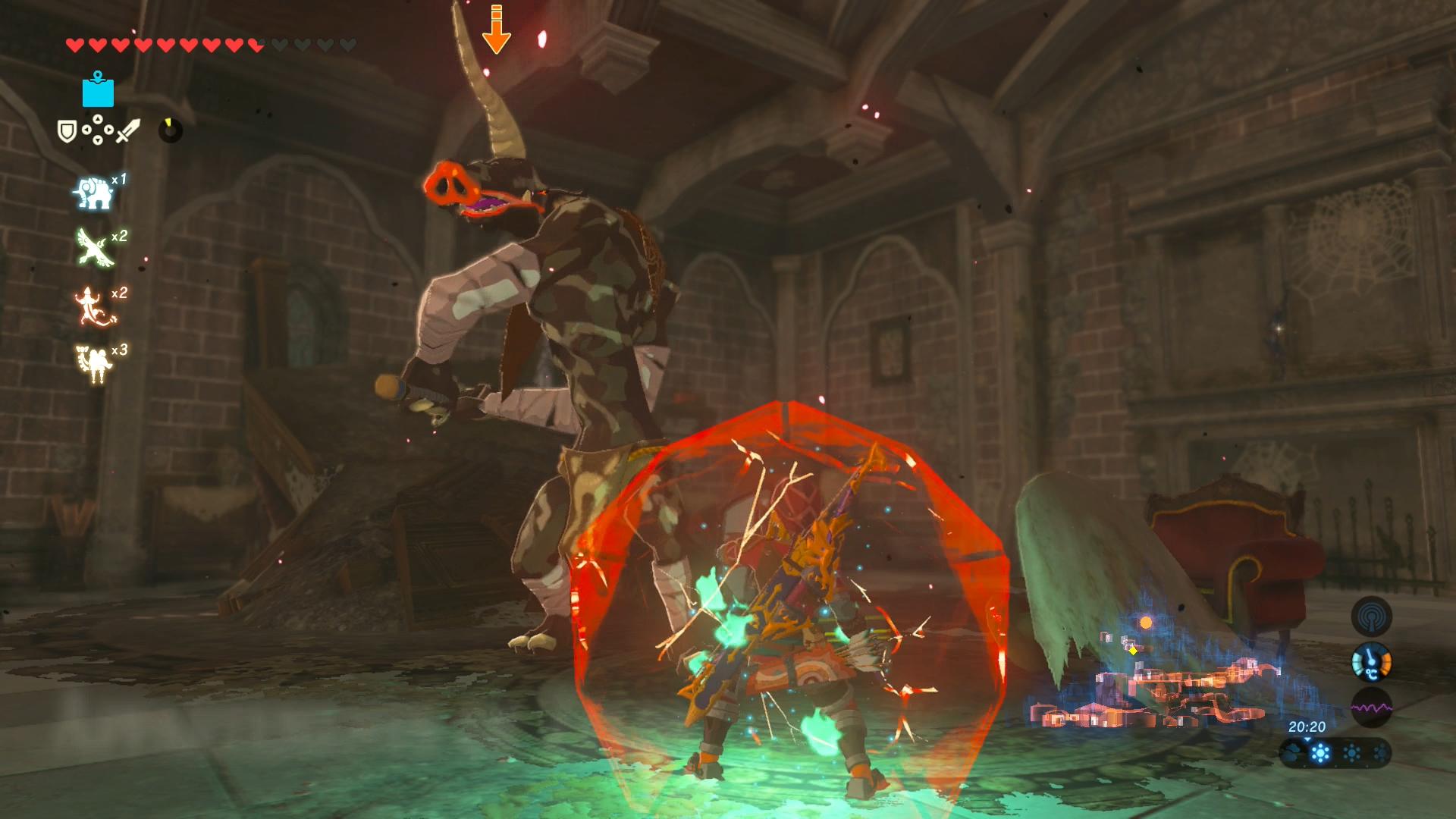
Task: Select the blue amiibo rune icon
Action: pos(98,90)
